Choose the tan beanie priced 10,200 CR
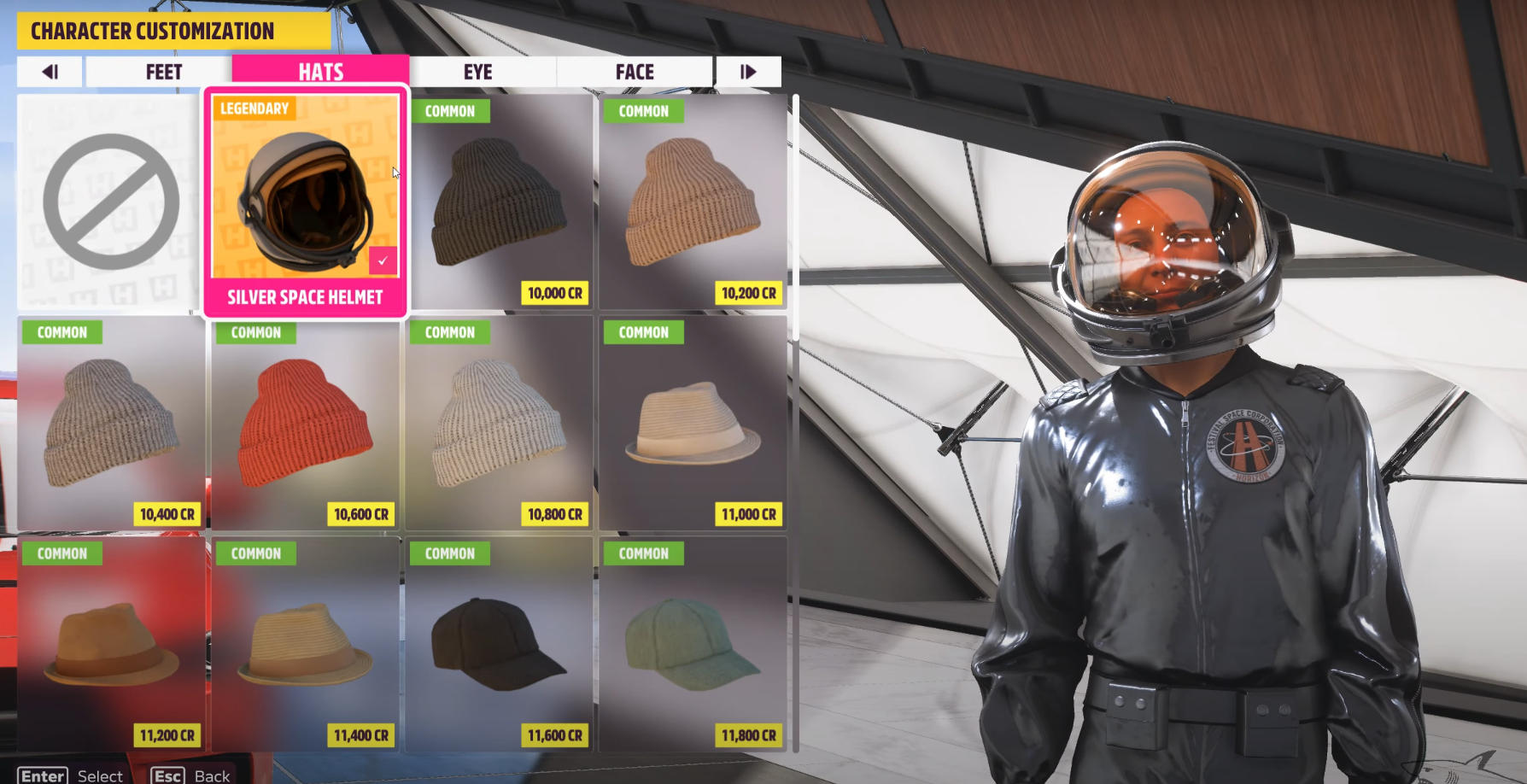Image resolution: width=1527 pixels, height=784 pixels. tap(693, 202)
